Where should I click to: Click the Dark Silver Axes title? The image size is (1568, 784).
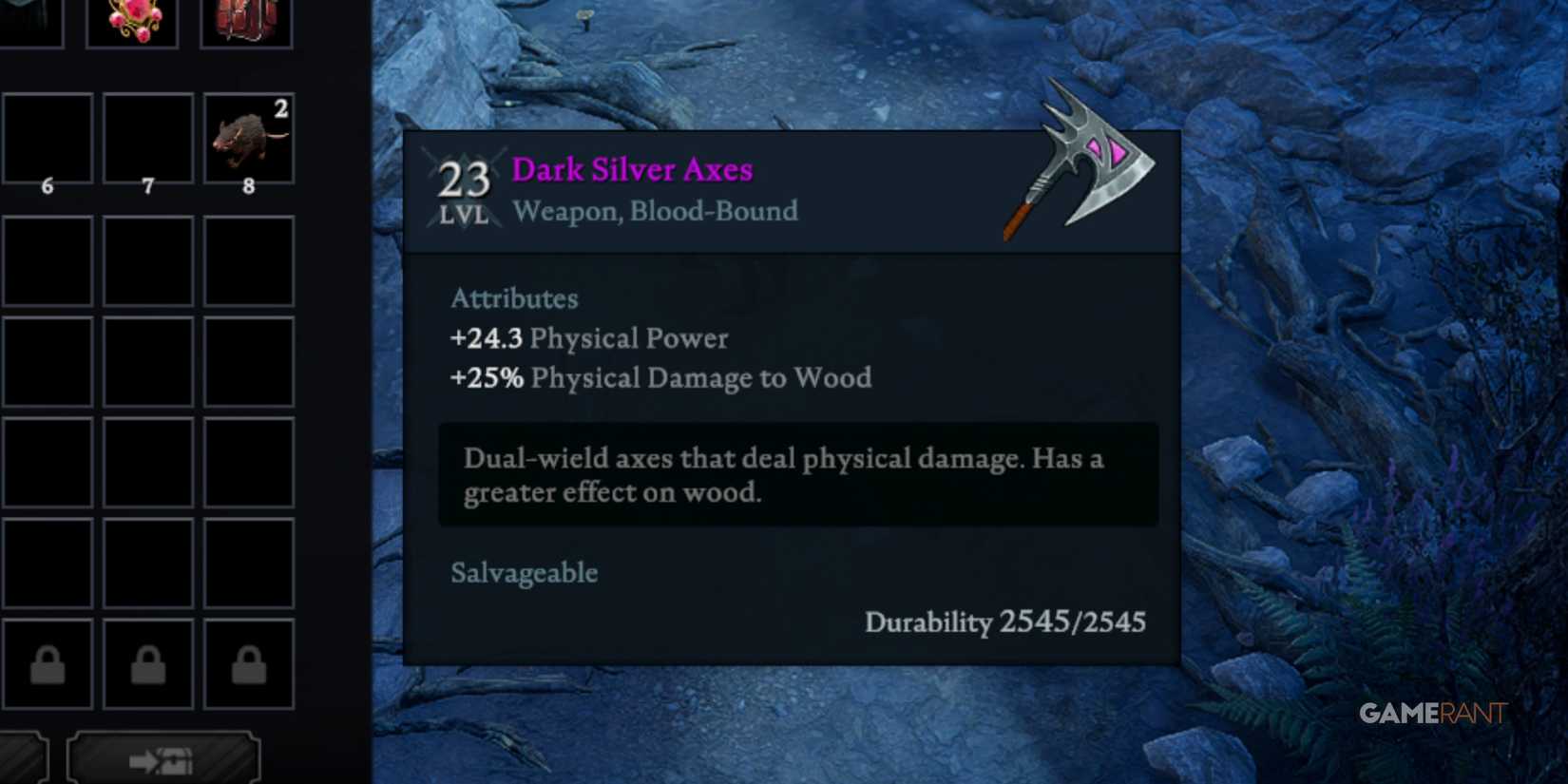coord(632,169)
